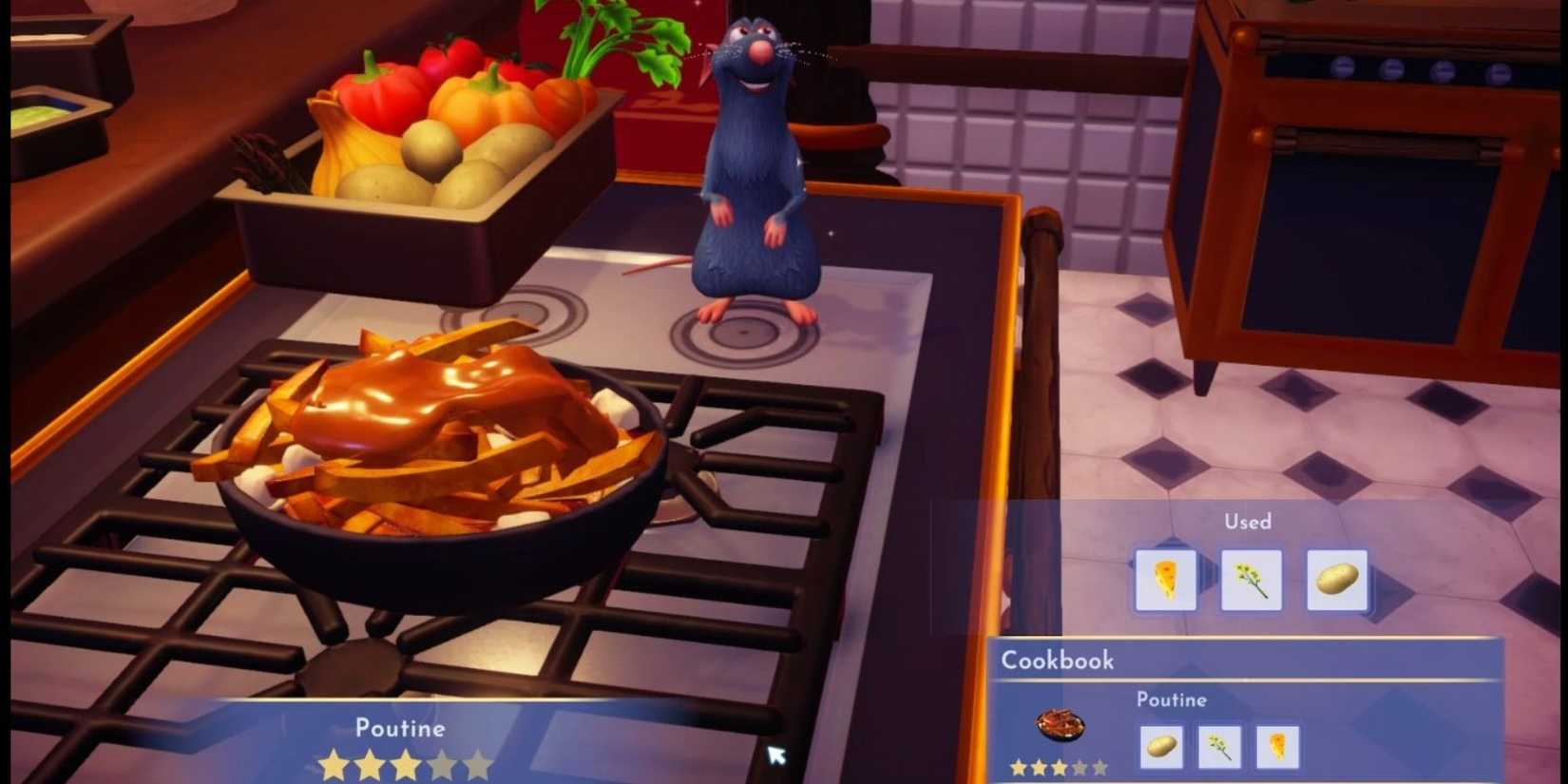
Task: Open the Cookbook panel header
Action: point(1058,660)
